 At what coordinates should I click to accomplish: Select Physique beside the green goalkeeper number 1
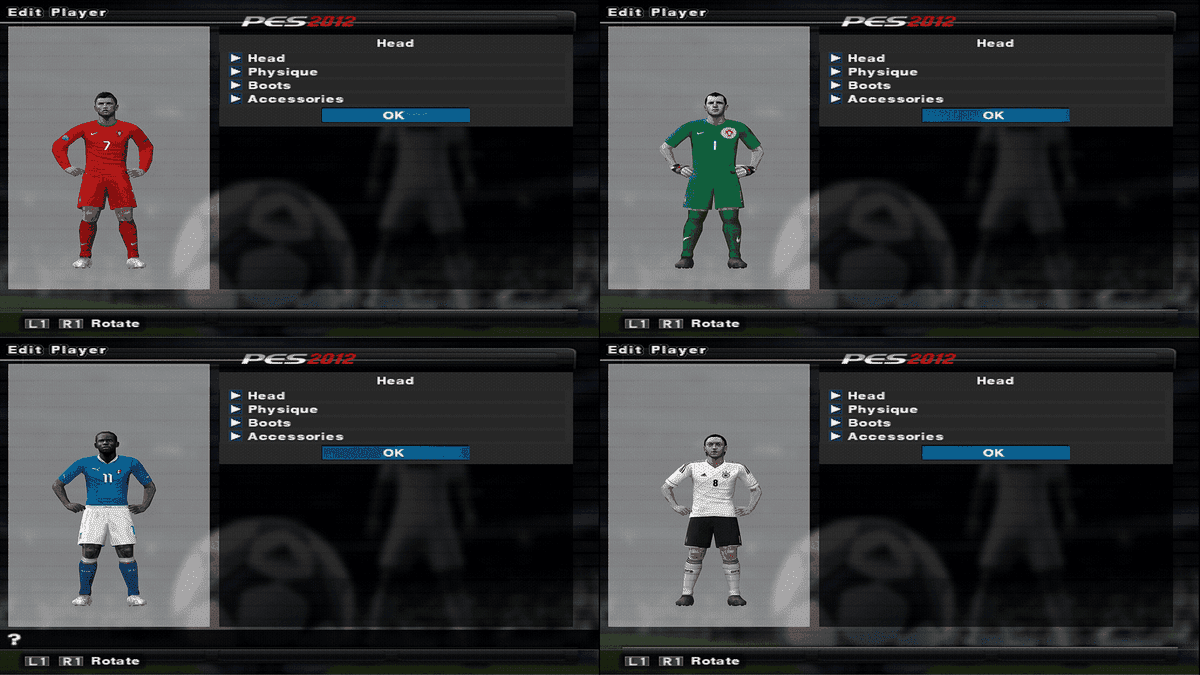pyautogui.click(x=882, y=72)
